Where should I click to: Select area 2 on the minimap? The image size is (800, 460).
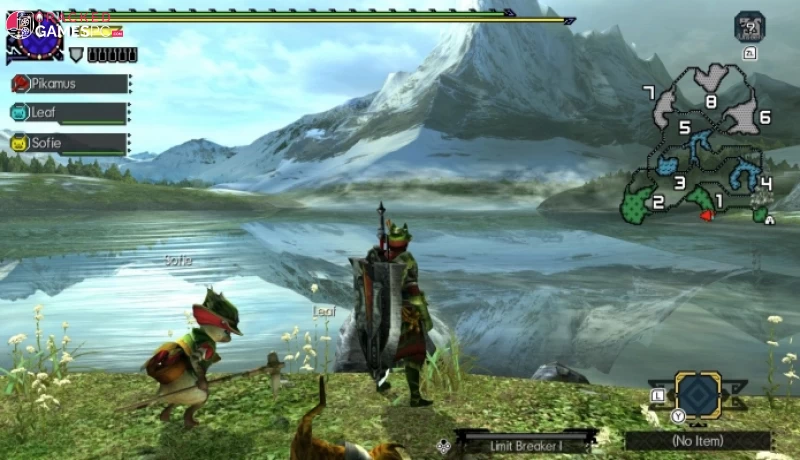(658, 202)
